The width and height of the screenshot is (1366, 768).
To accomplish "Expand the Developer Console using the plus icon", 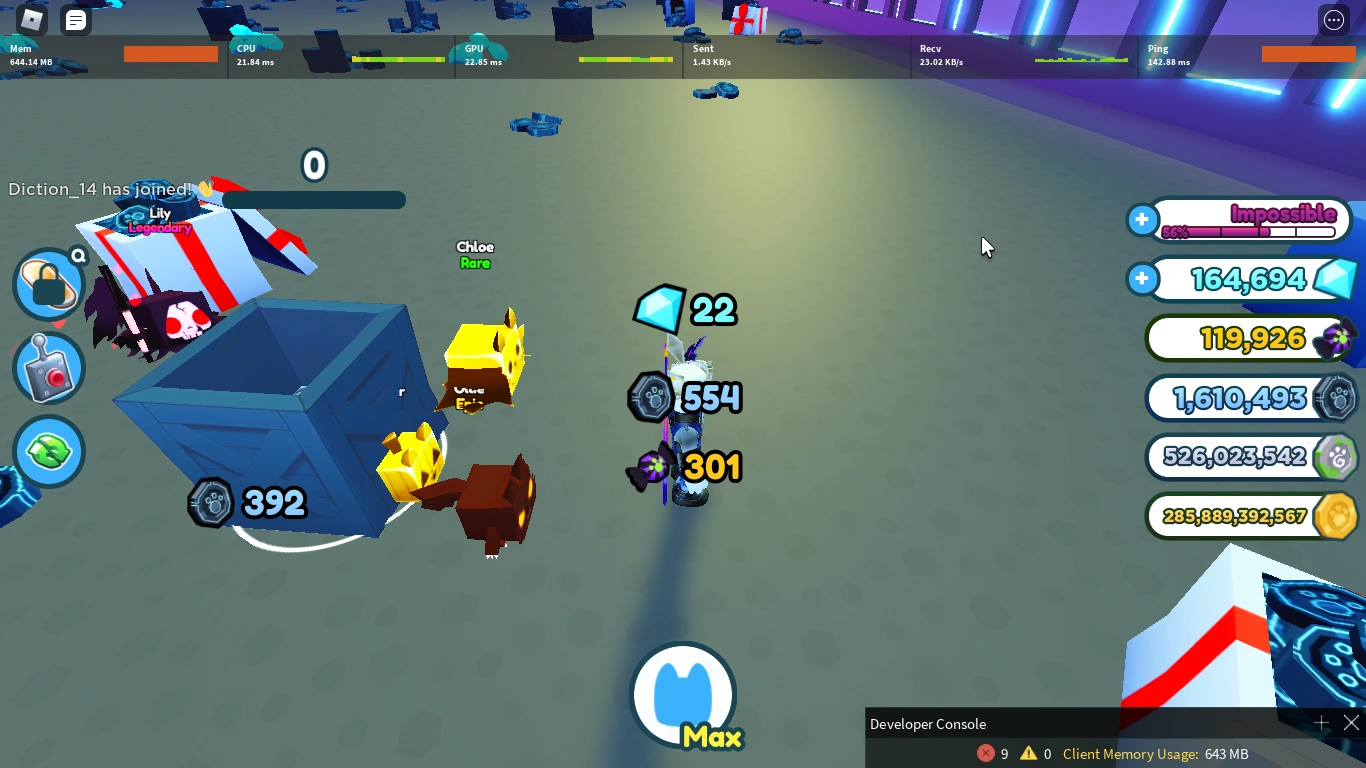I will pyautogui.click(x=1321, y=723).
